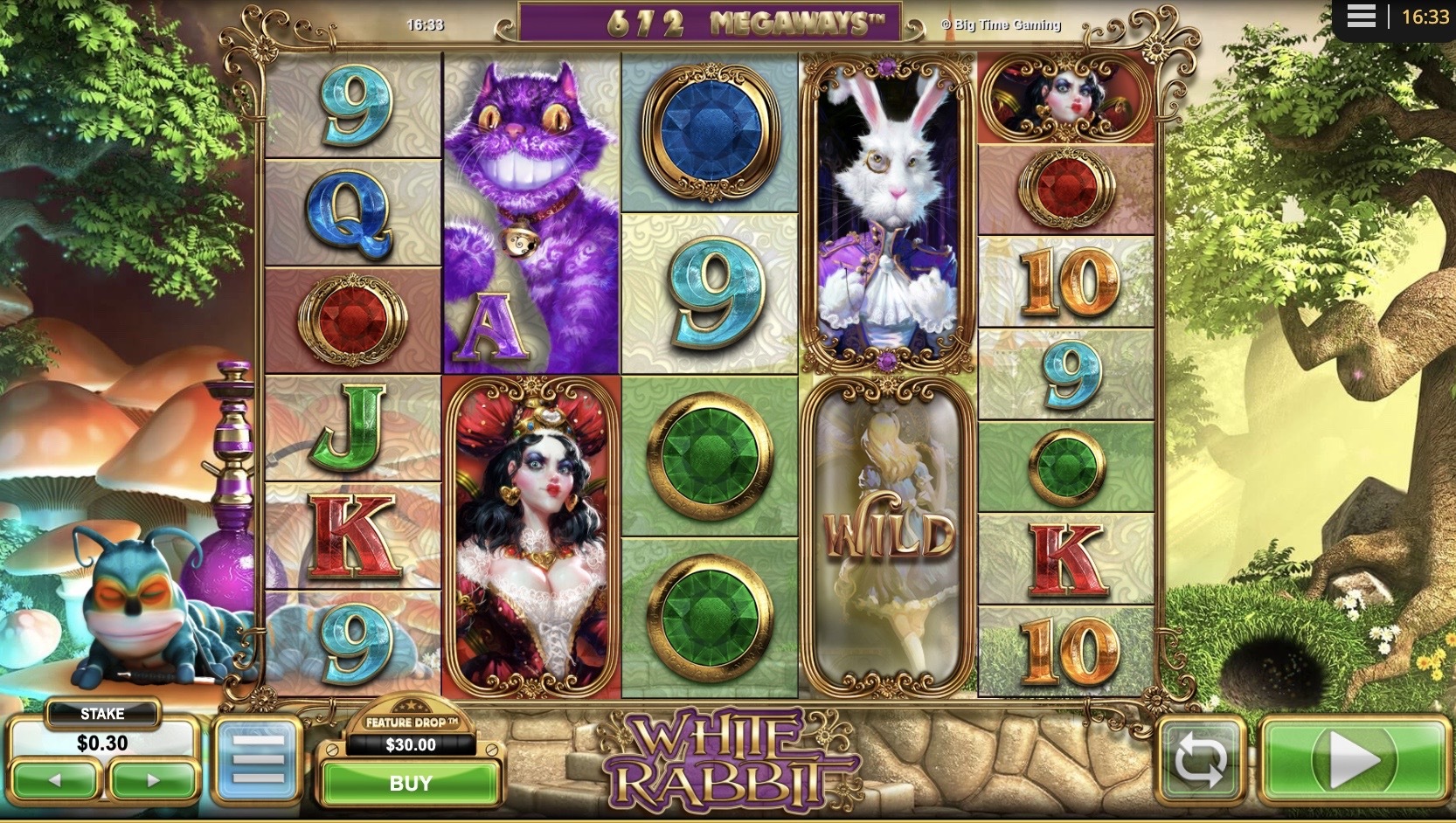Buy the Feature Drop for $30.00

pos(410,783)
